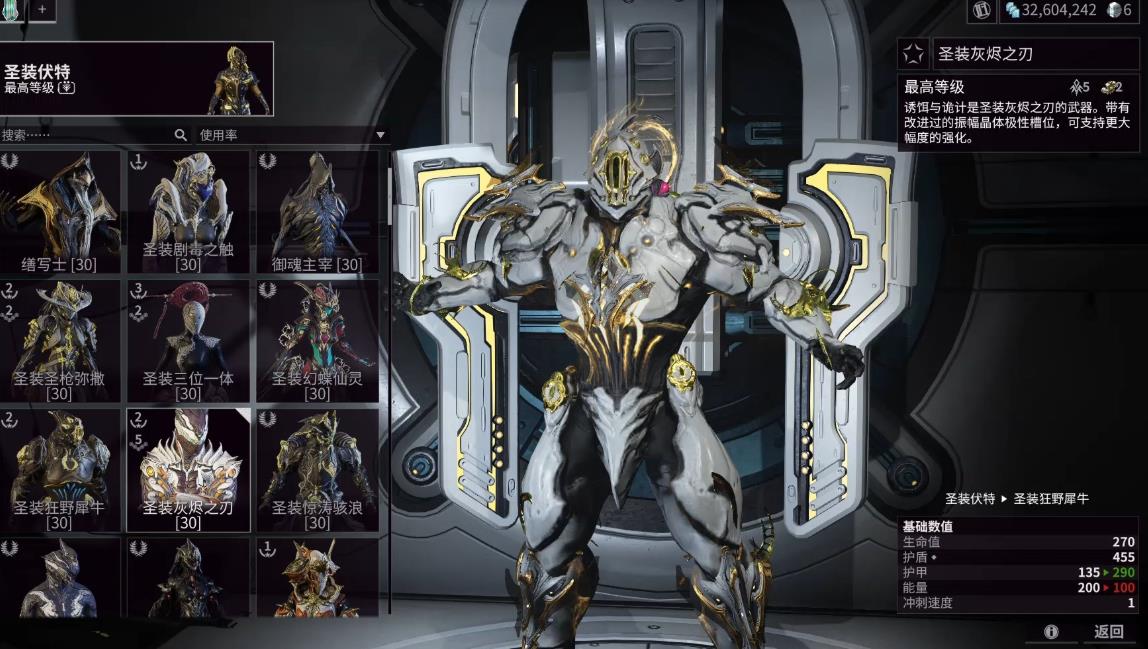Equip the 圣装狂野犀牛 warframe
Screen dimensions: 1148x649
(x=60, y=469)
